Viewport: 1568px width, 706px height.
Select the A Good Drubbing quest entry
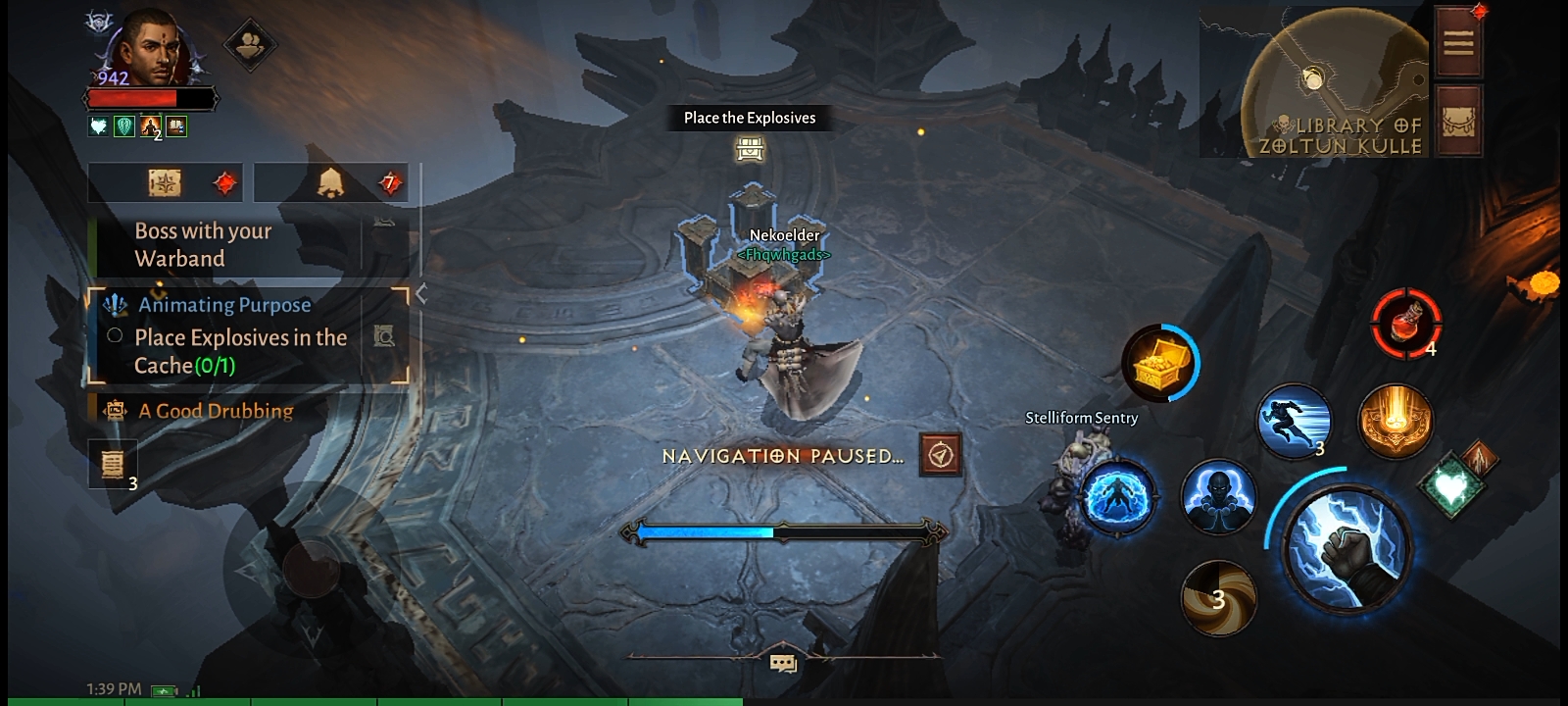point(216,411)
